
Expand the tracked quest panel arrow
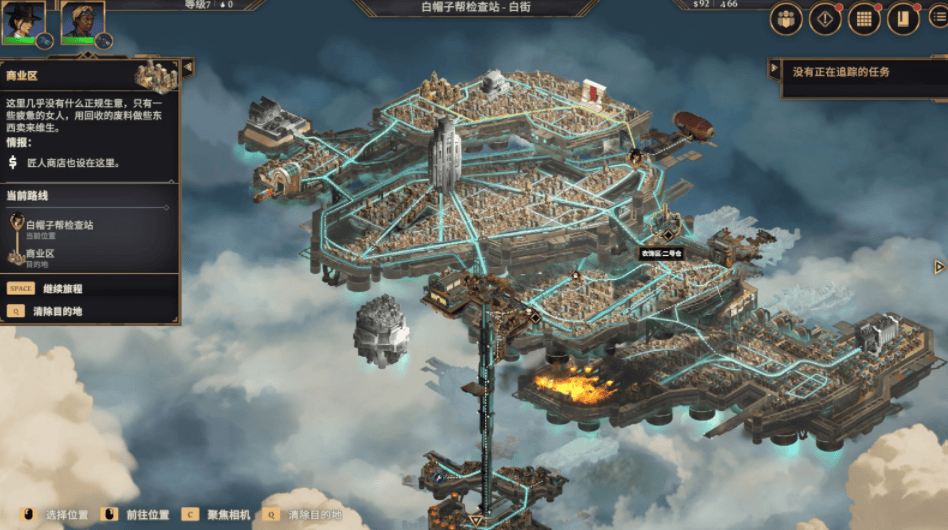pos(773,69)
